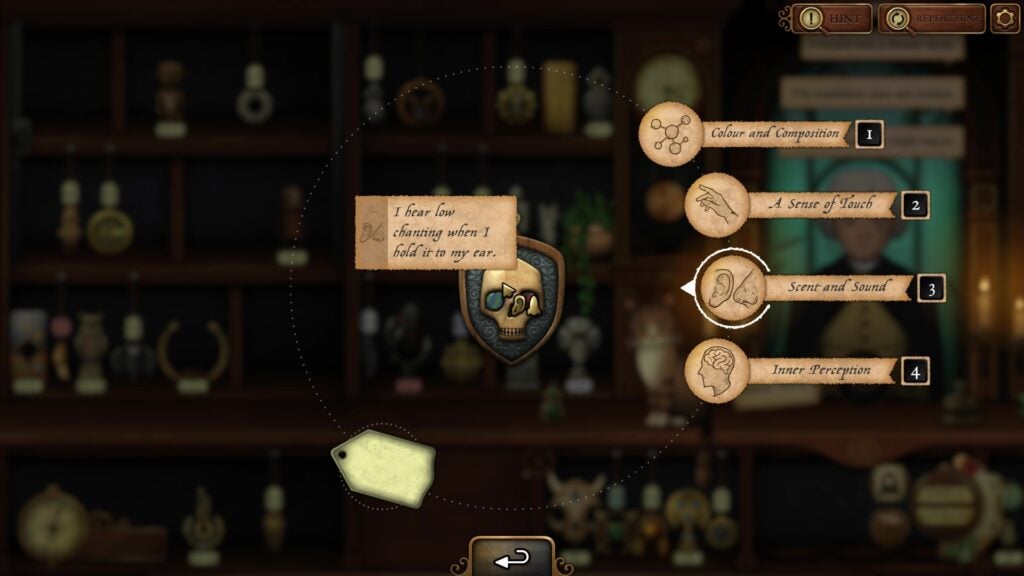Select the low chanting clue note
This screenshot has height=576, width=1024.
(x=436, y=232)
